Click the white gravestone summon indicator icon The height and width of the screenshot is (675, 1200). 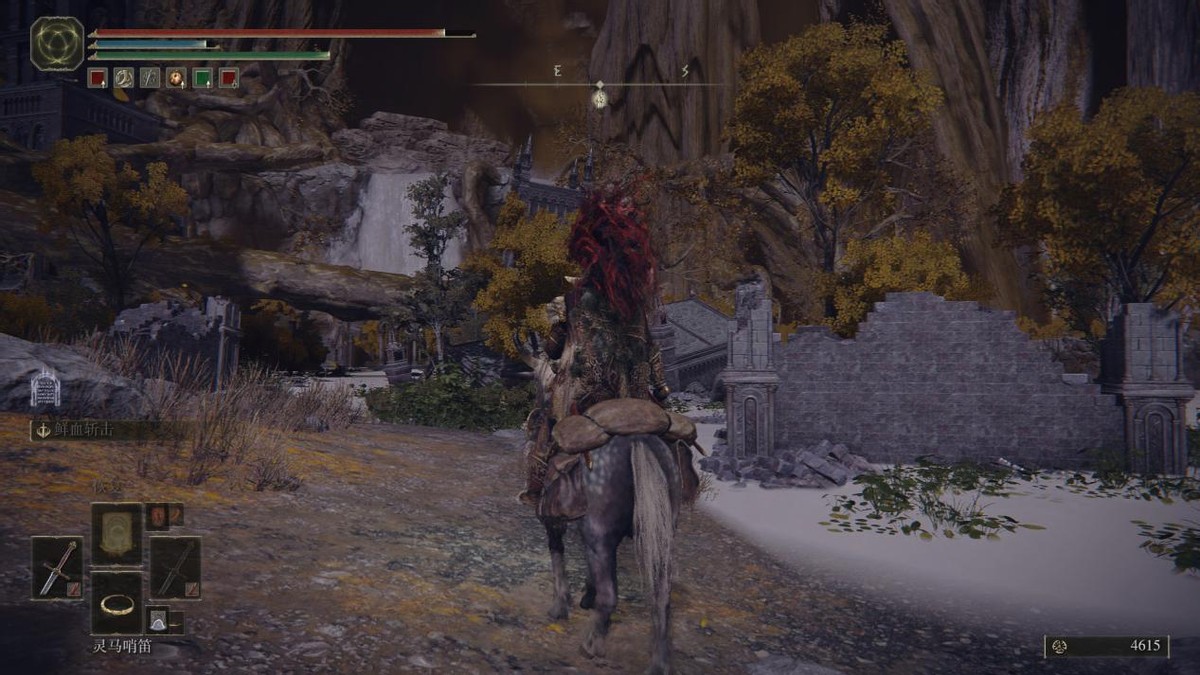(x=45, y=388)
